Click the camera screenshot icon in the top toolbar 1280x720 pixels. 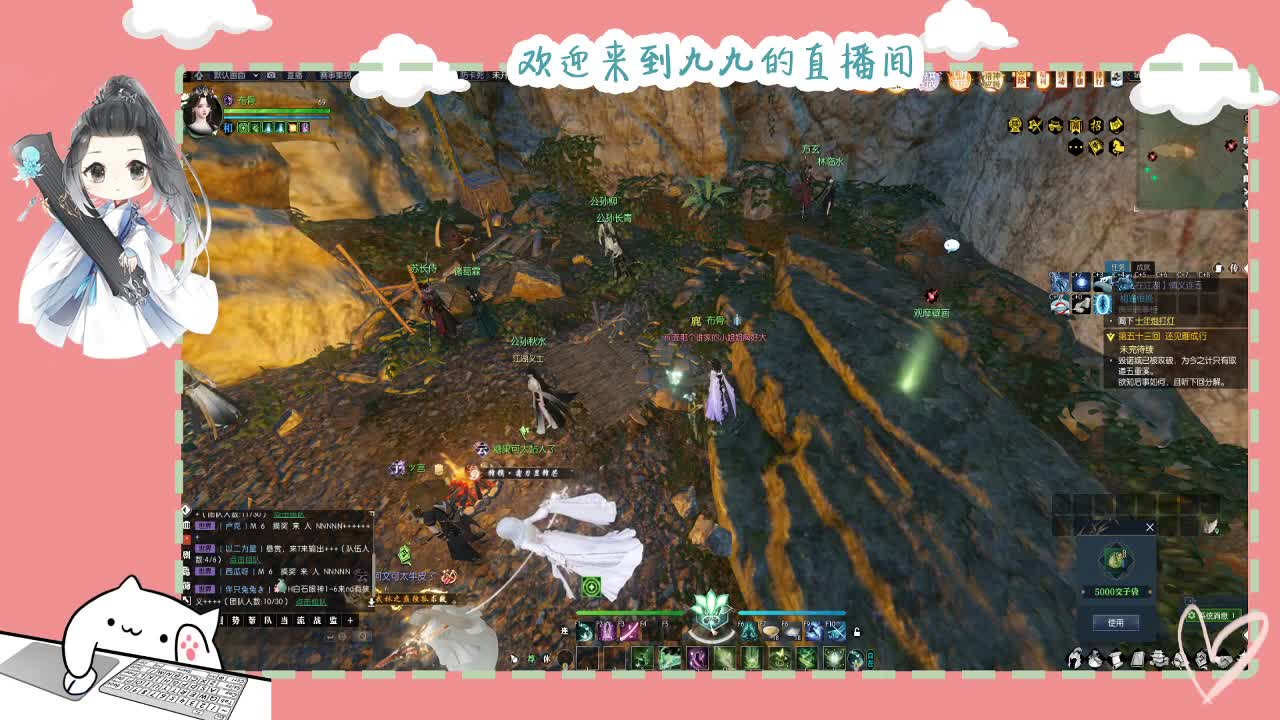coord(271,74)
